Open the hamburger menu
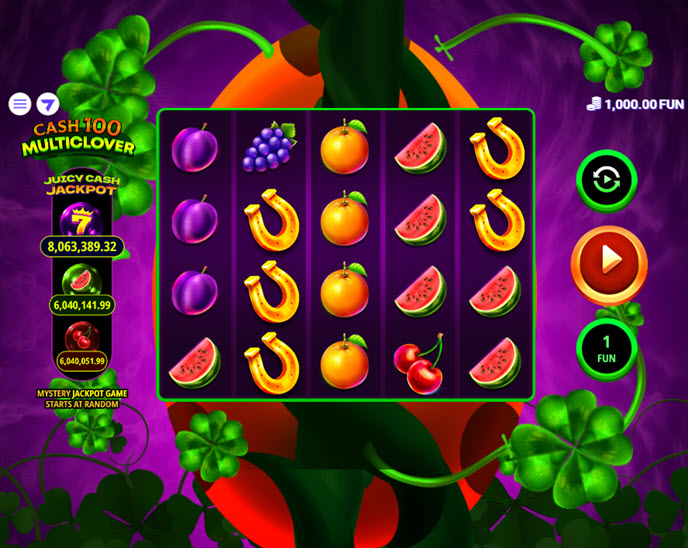This screenshot has width=688, height=548. point(20,104)
